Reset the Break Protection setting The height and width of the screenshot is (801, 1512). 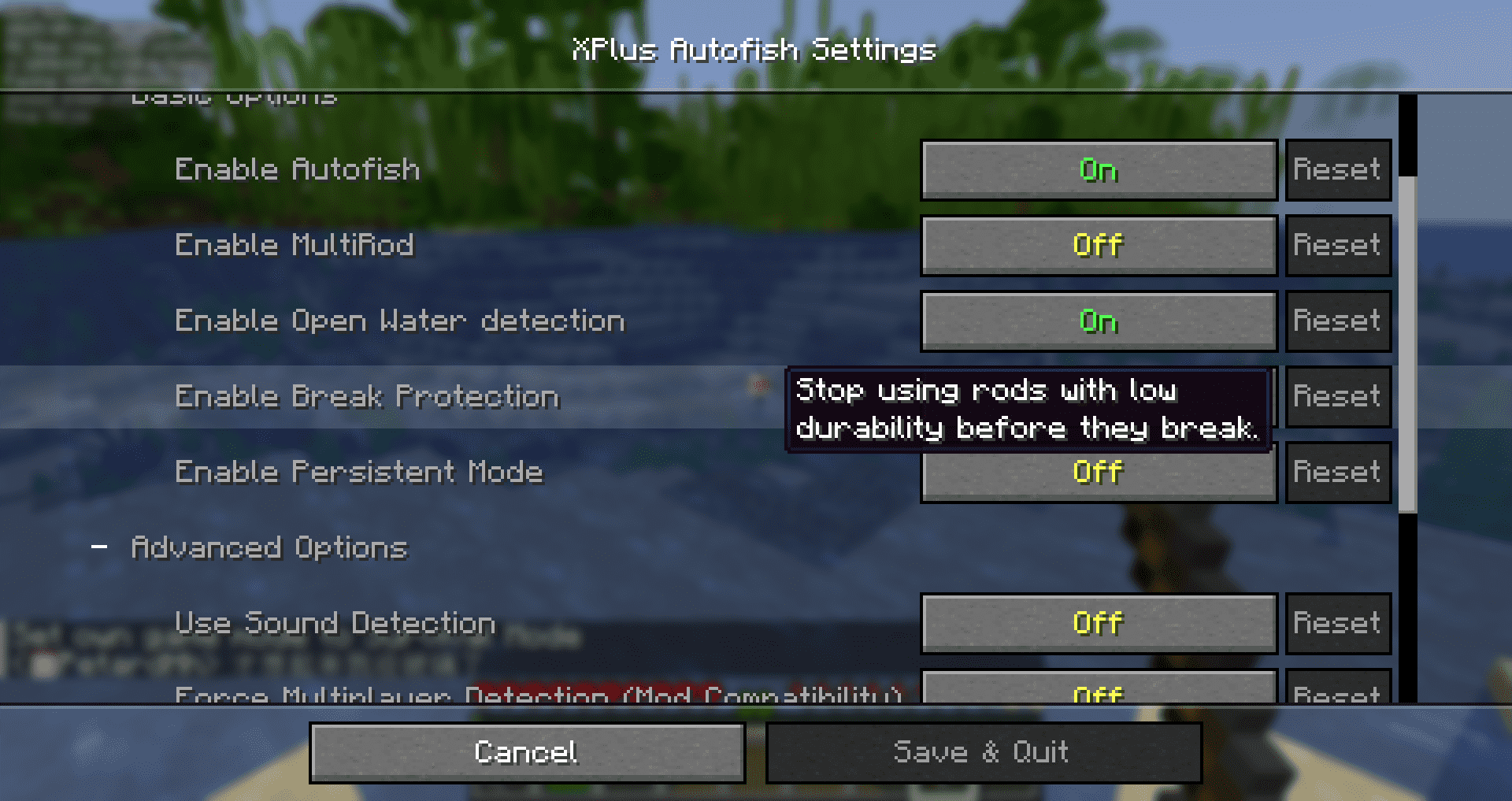coord(1337,396)
